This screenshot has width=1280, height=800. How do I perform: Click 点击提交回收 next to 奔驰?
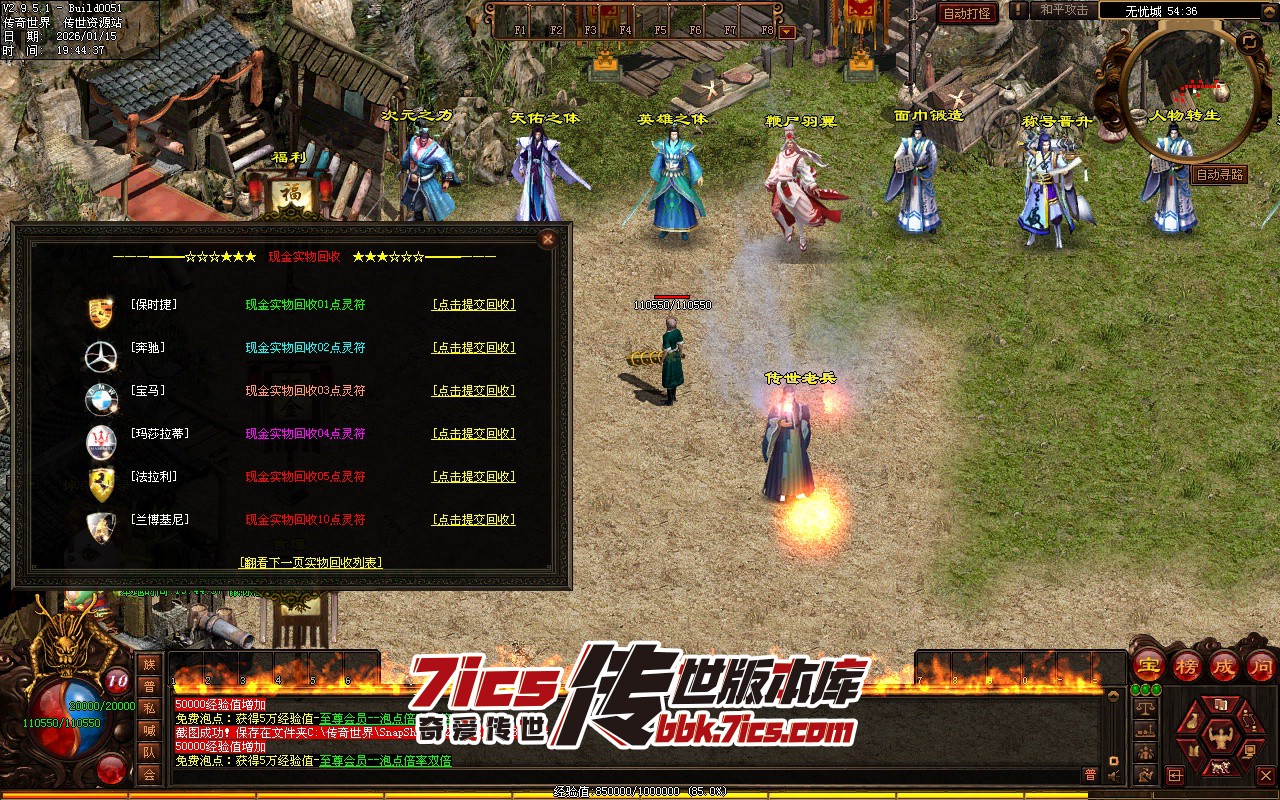pyautogui.click(x=473, y=348)
